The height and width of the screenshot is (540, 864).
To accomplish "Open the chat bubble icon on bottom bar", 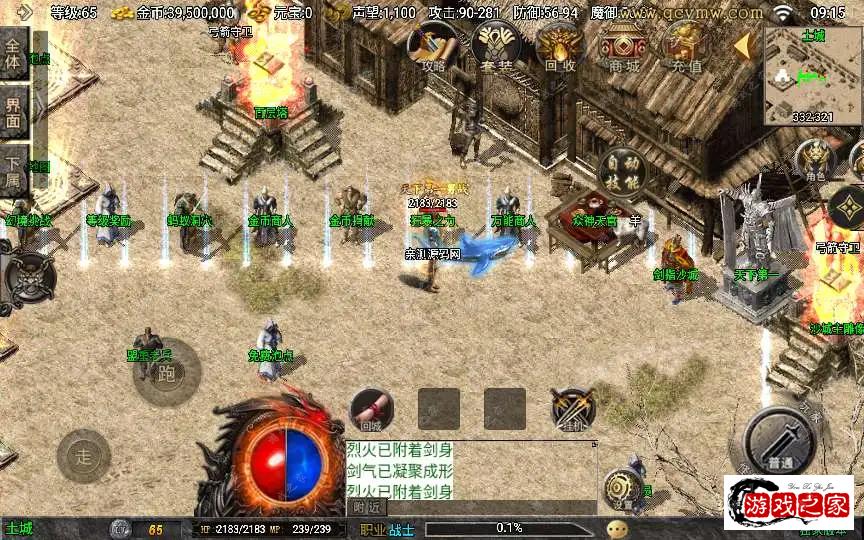I will [x=617, y=529].
